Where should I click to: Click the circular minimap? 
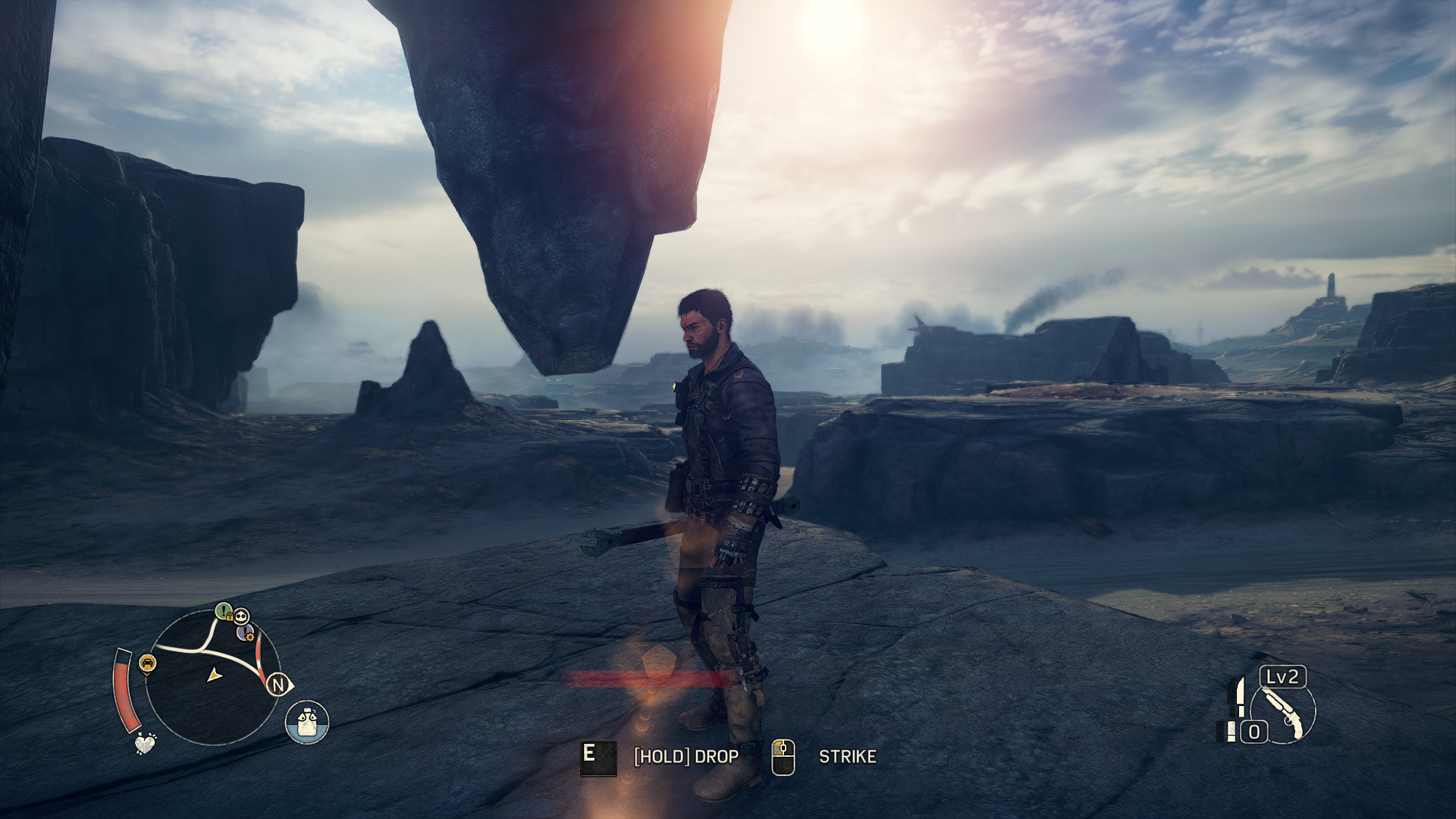(212, 677)
